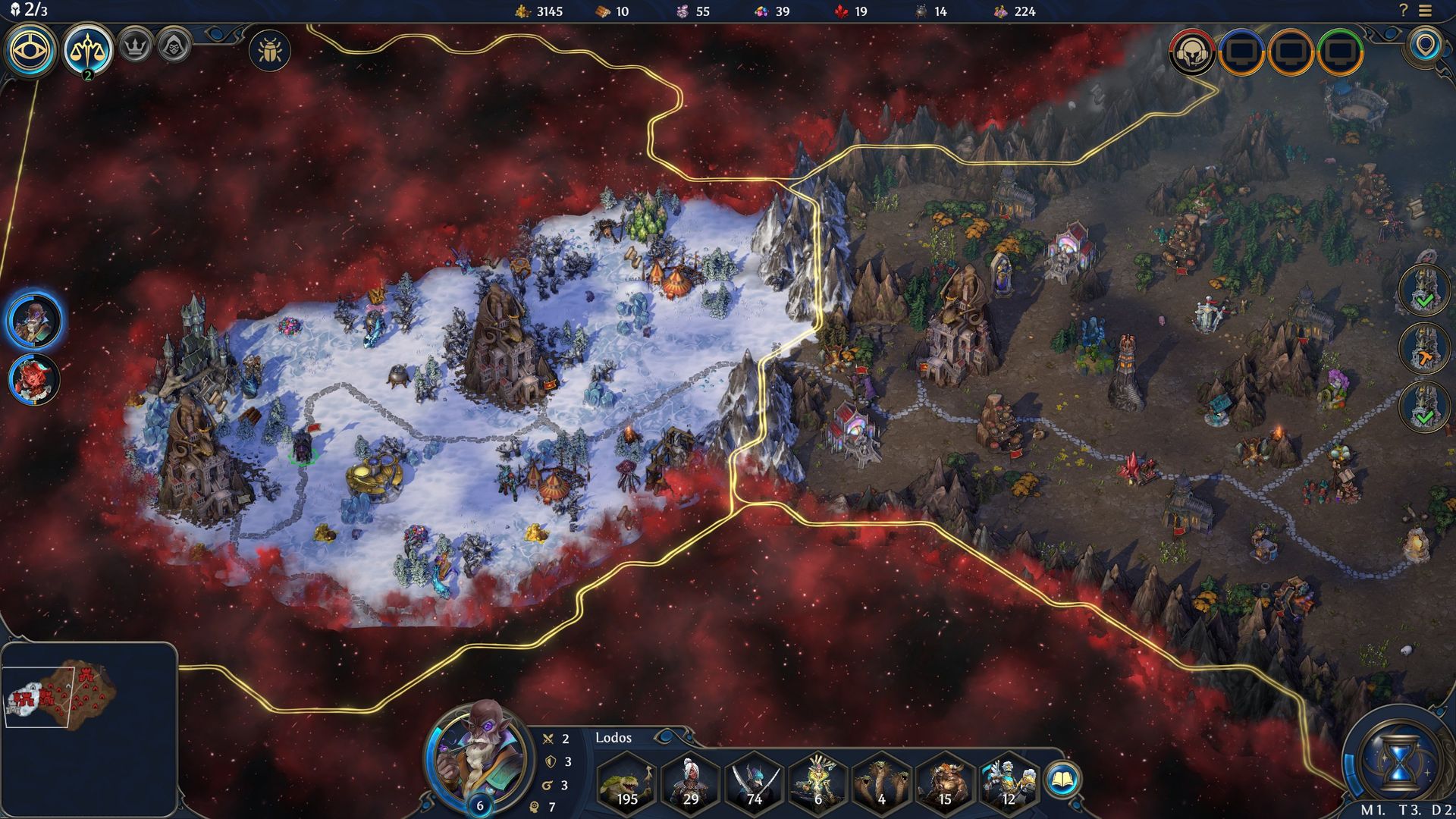
Task: Open the town with hammer build icon
Action: (1424, 348)
